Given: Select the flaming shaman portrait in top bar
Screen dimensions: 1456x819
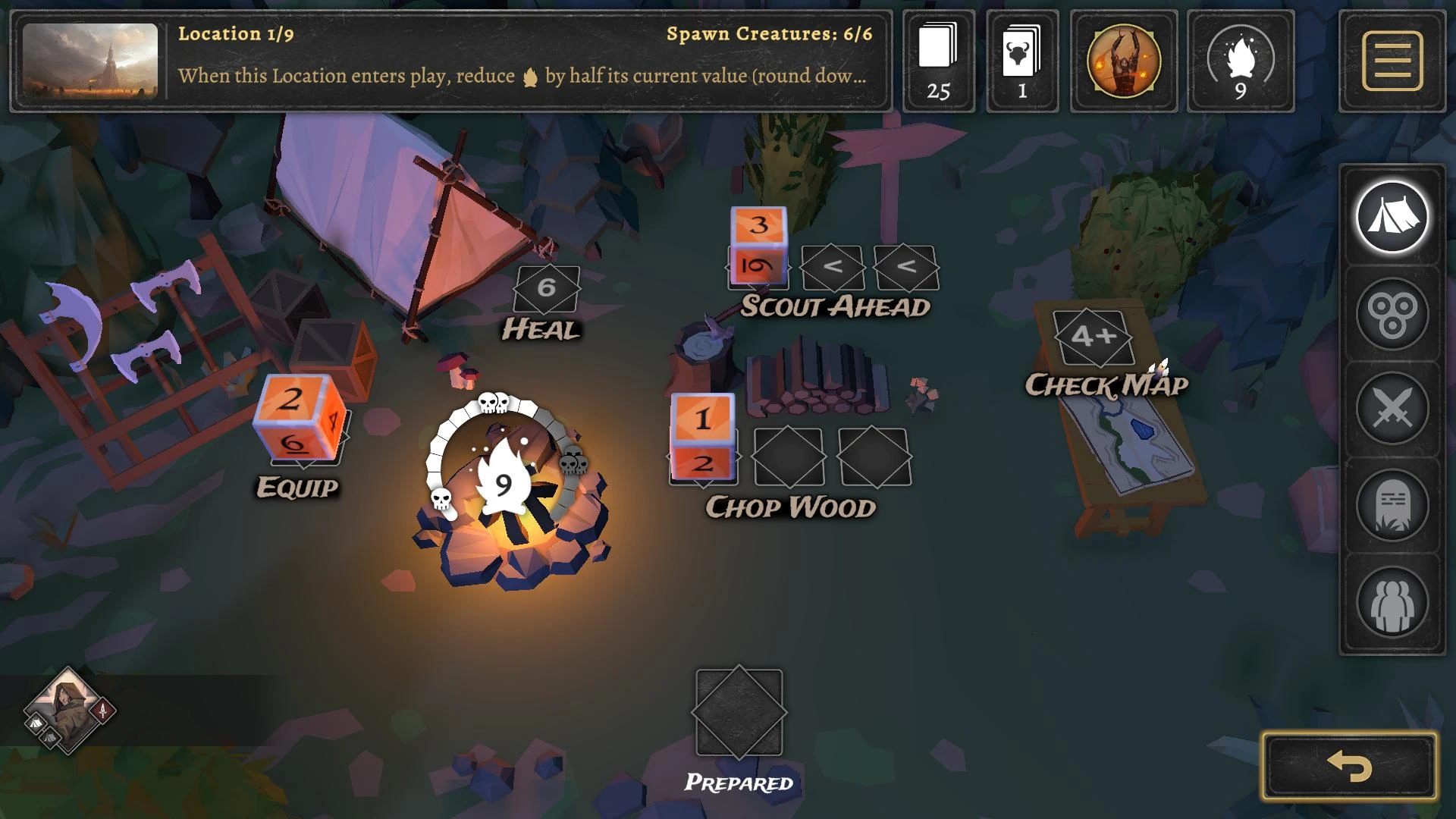Looking at the screenshot, I should pyautogui.click(x=1123, y=61).
